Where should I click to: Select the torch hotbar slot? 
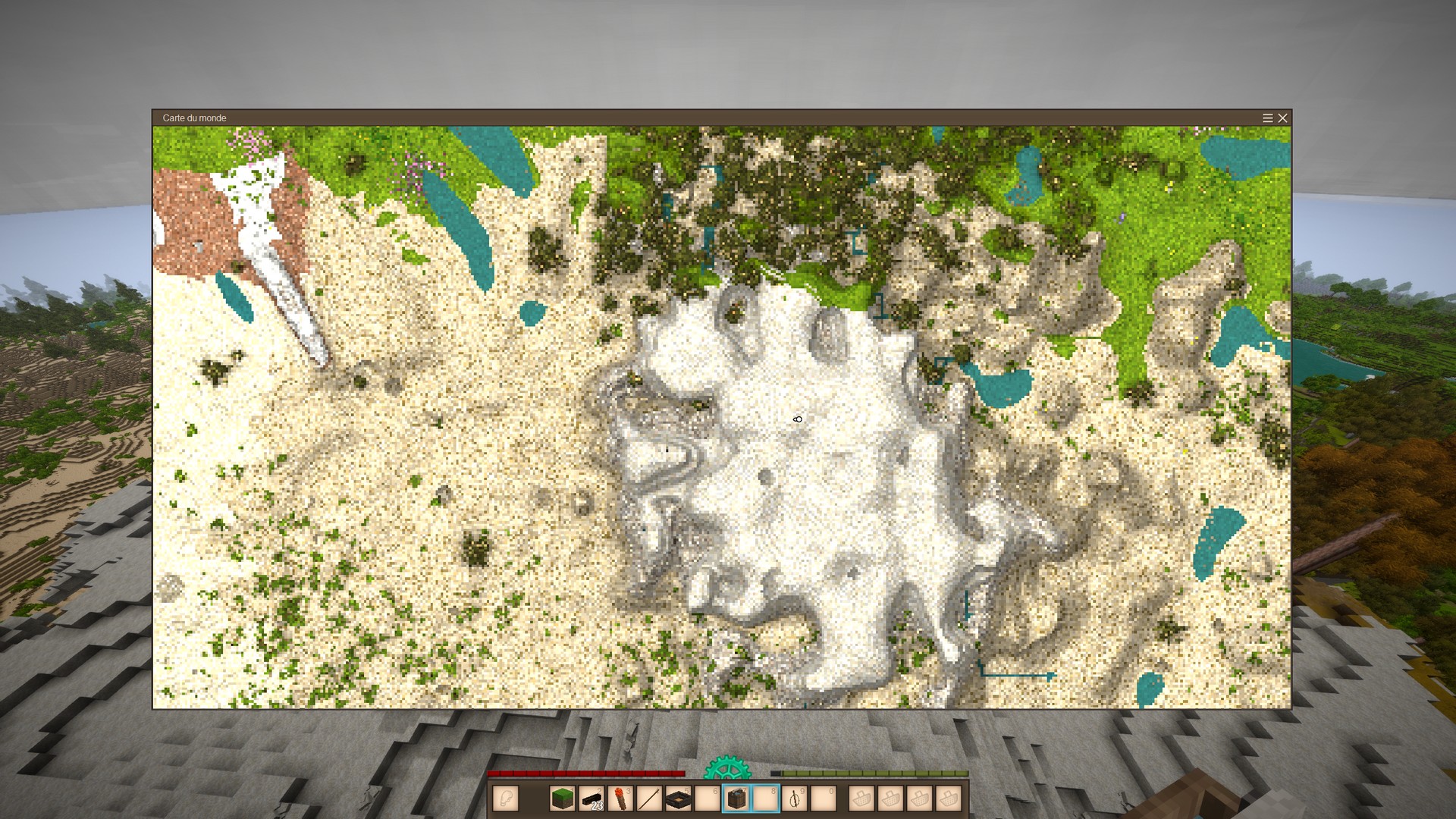point(620,799)
